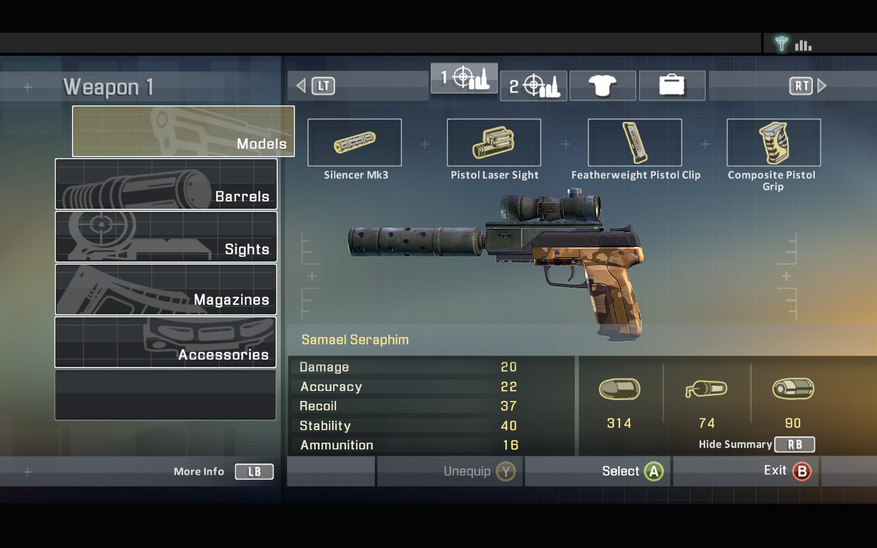Open the Magazines category
This screenshot has width=877, height=548.
(x=166, y=289)
